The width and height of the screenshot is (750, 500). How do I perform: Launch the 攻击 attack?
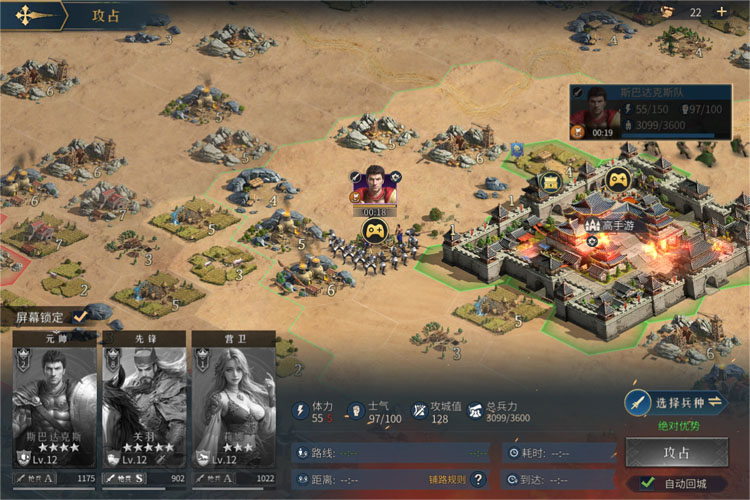pos(676,452)
